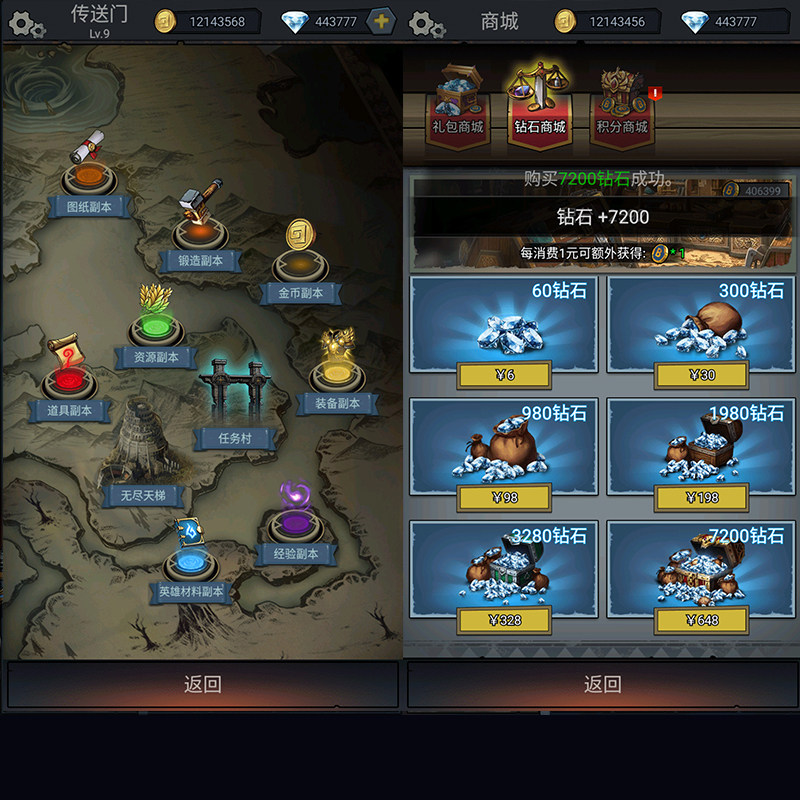Enter the 图纸副本 blueprint dungeon
800x800 pixels.
click(90, 180)
